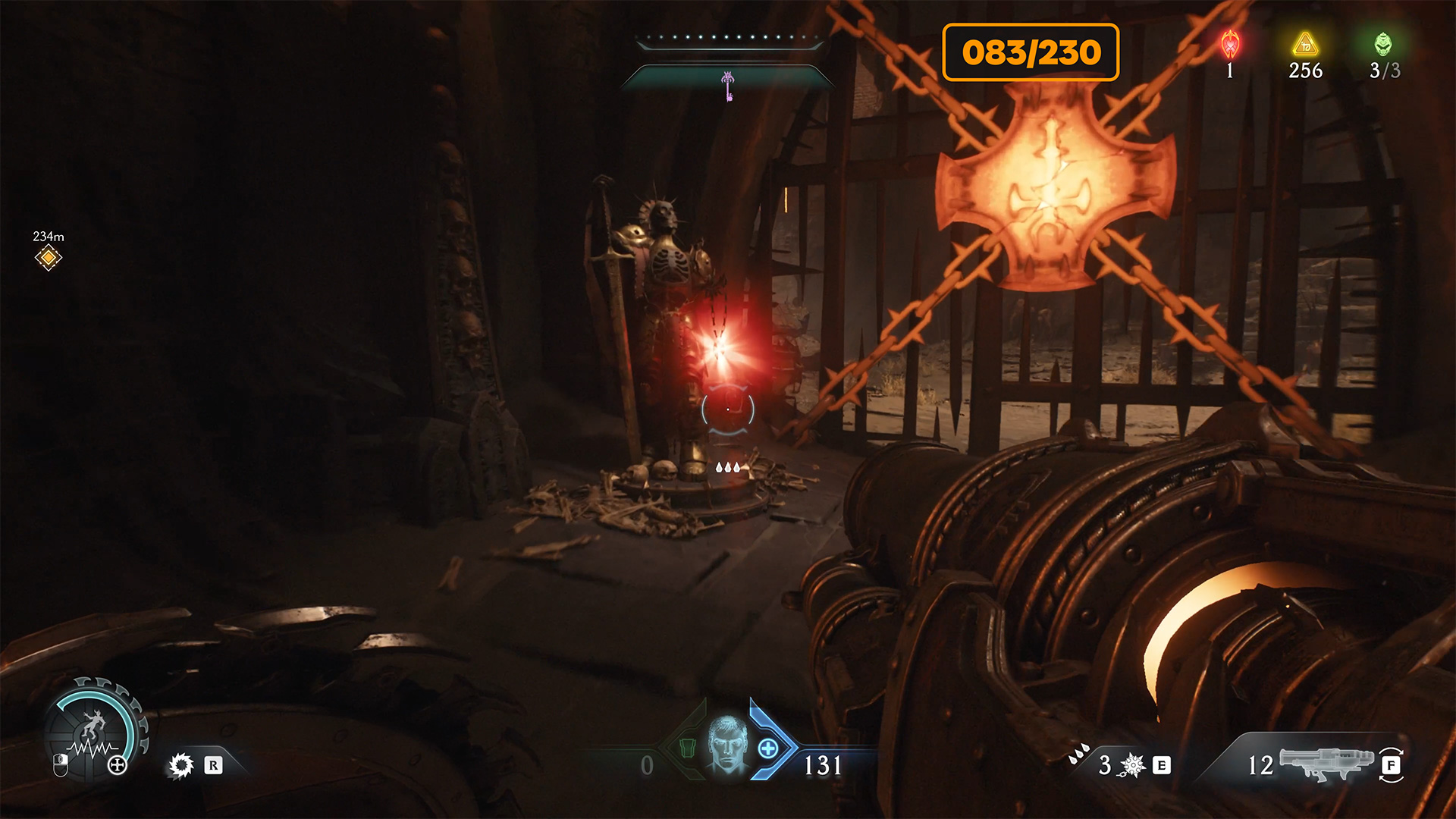1456x819 pixels.
Task: Click the 083/230 collectible counter overlay
Action: pyautogui.click(x=1031, y=52)
